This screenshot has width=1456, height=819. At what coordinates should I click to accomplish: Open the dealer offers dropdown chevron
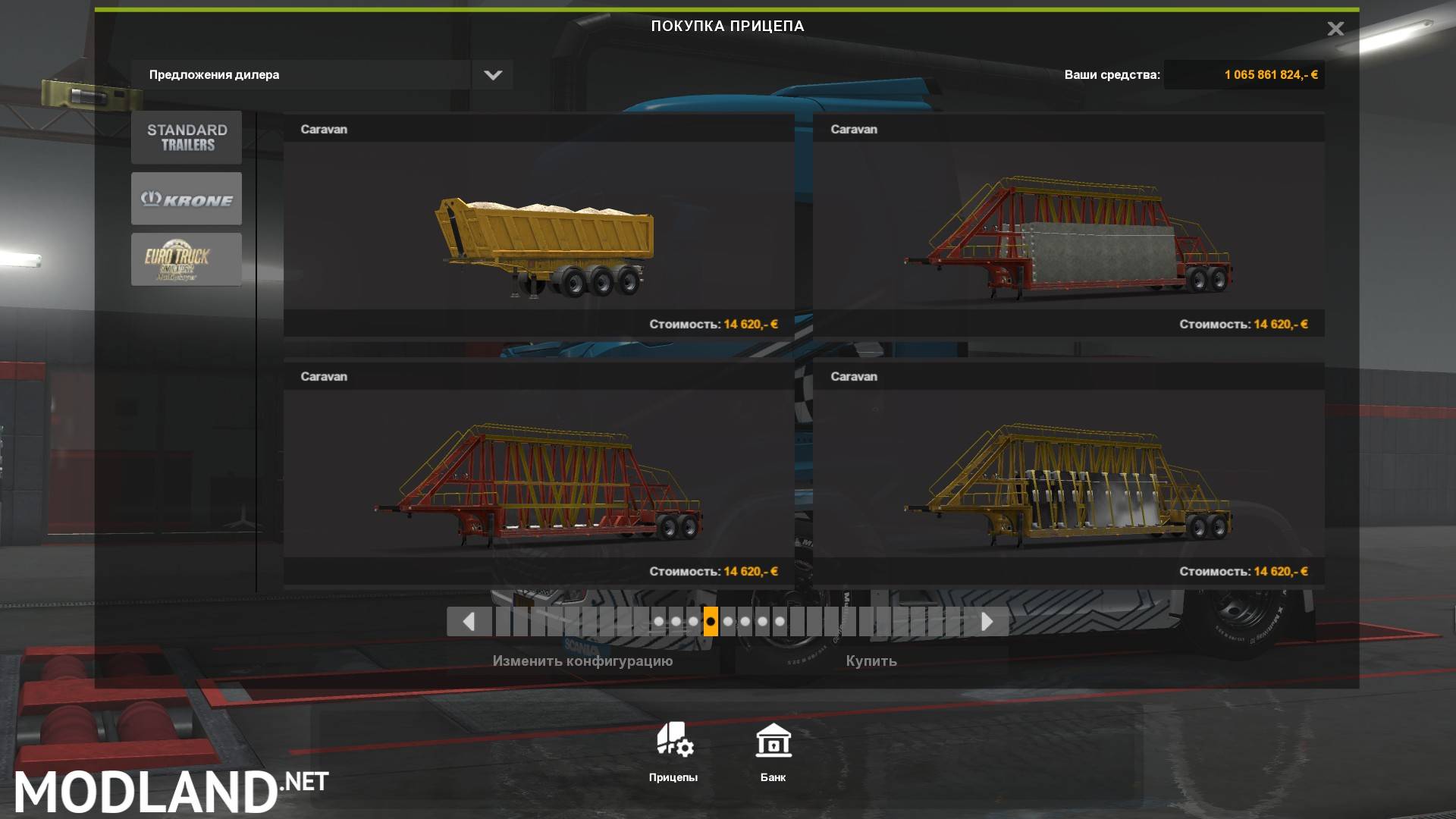pos(492,74)
